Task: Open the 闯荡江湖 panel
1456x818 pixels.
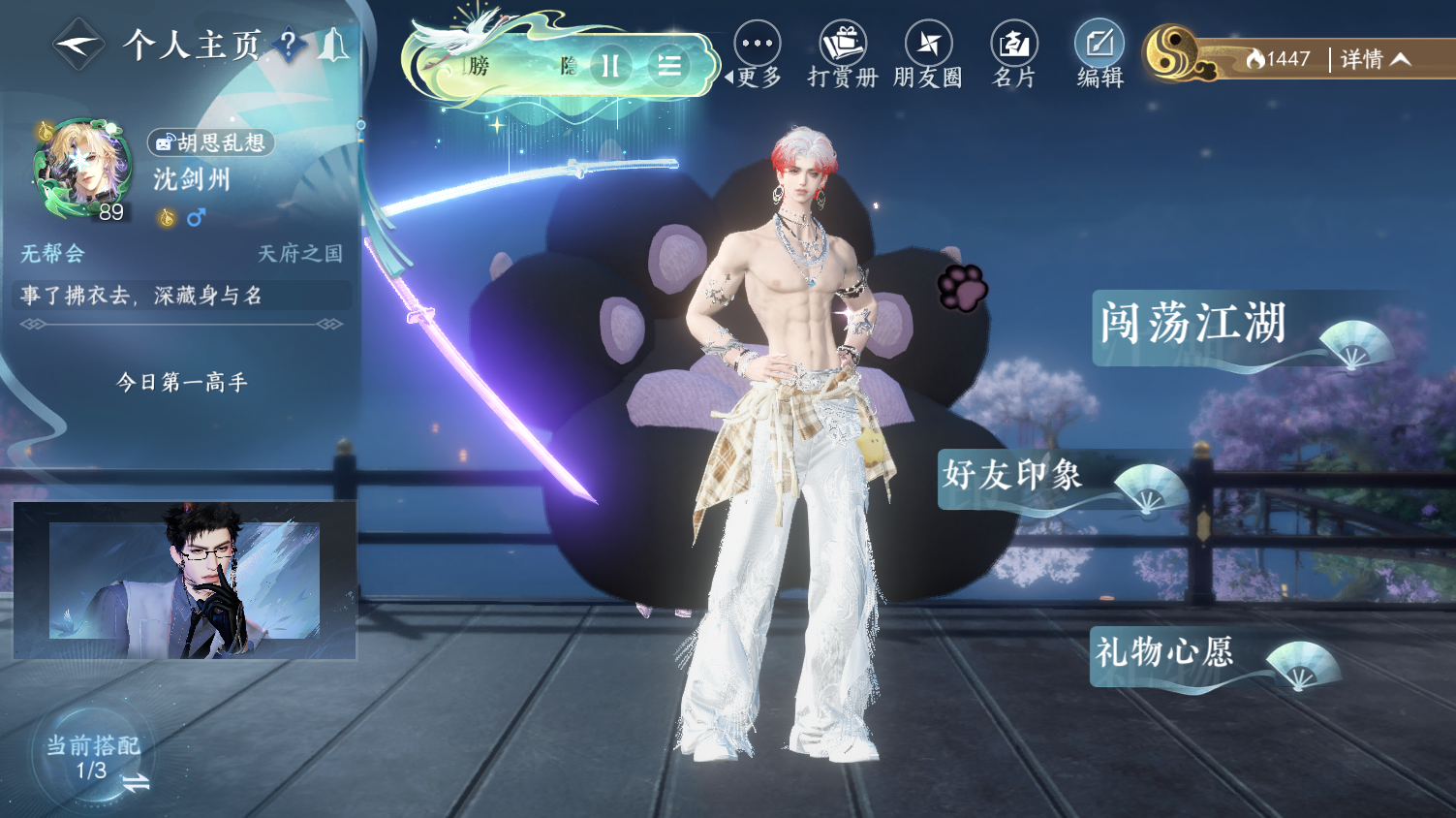Action: click(x=1194, y=325)
